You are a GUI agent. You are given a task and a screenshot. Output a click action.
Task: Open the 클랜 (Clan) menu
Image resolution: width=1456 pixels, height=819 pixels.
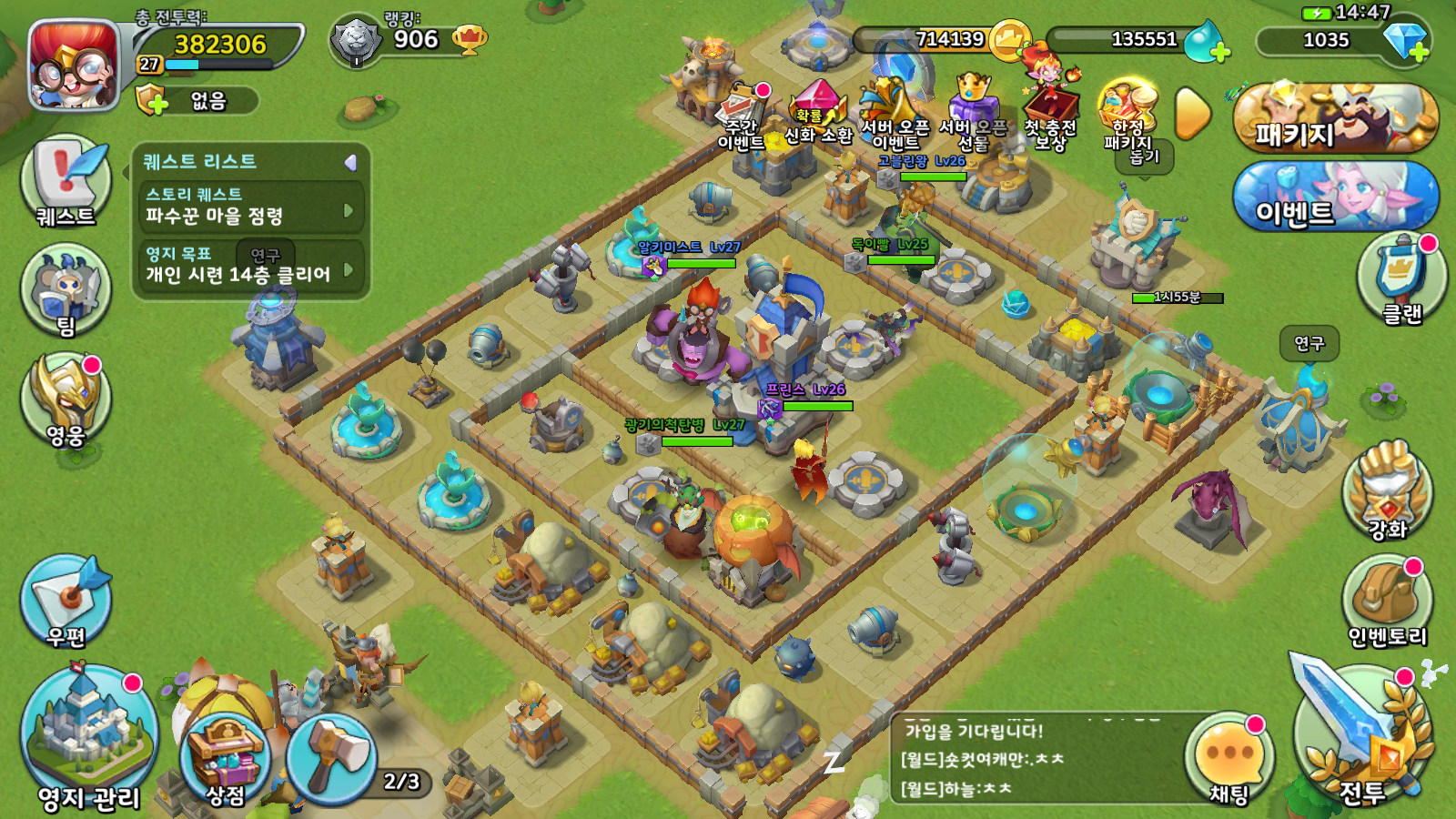tap(1401, 278)
